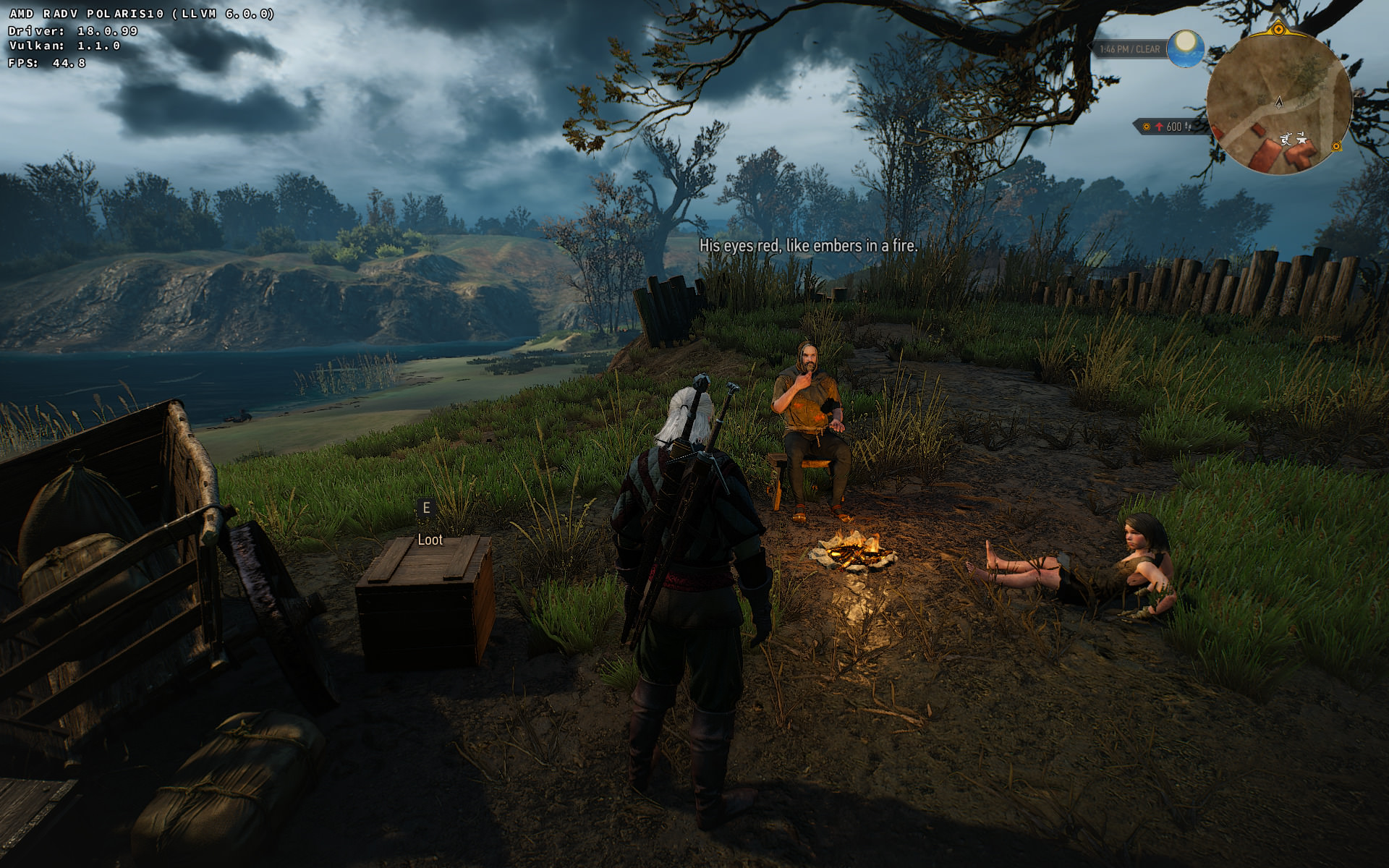The height and width of the screenshot is (868, 1389).
Task: Click the player arrow on the minimap
Action: point(1278,102)
